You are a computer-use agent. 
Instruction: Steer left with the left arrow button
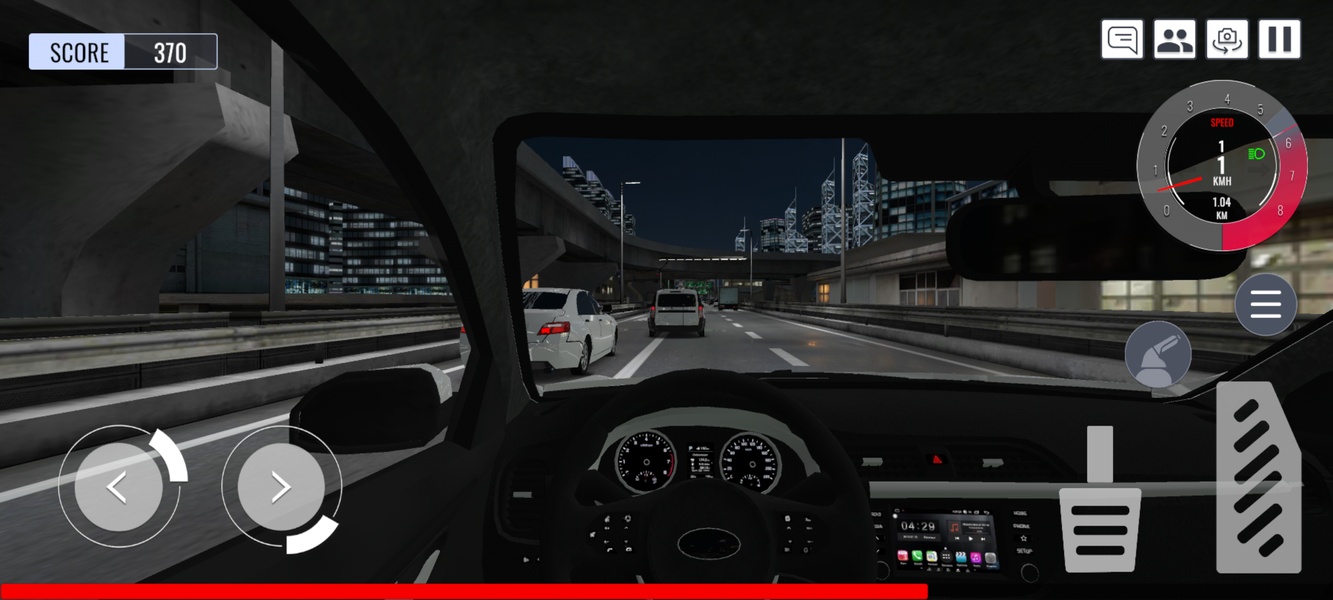(118, 487)
